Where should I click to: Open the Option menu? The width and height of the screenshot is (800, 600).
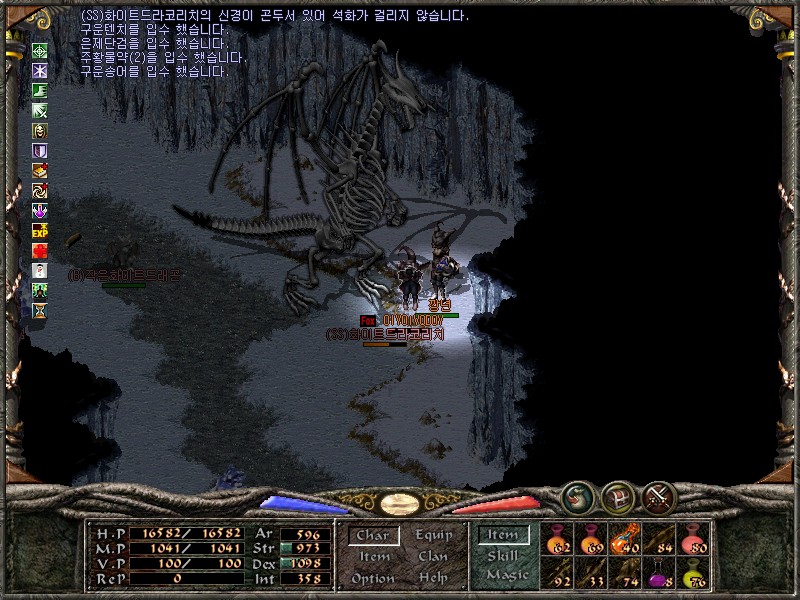pyautogui.click(x=373, y=579)
